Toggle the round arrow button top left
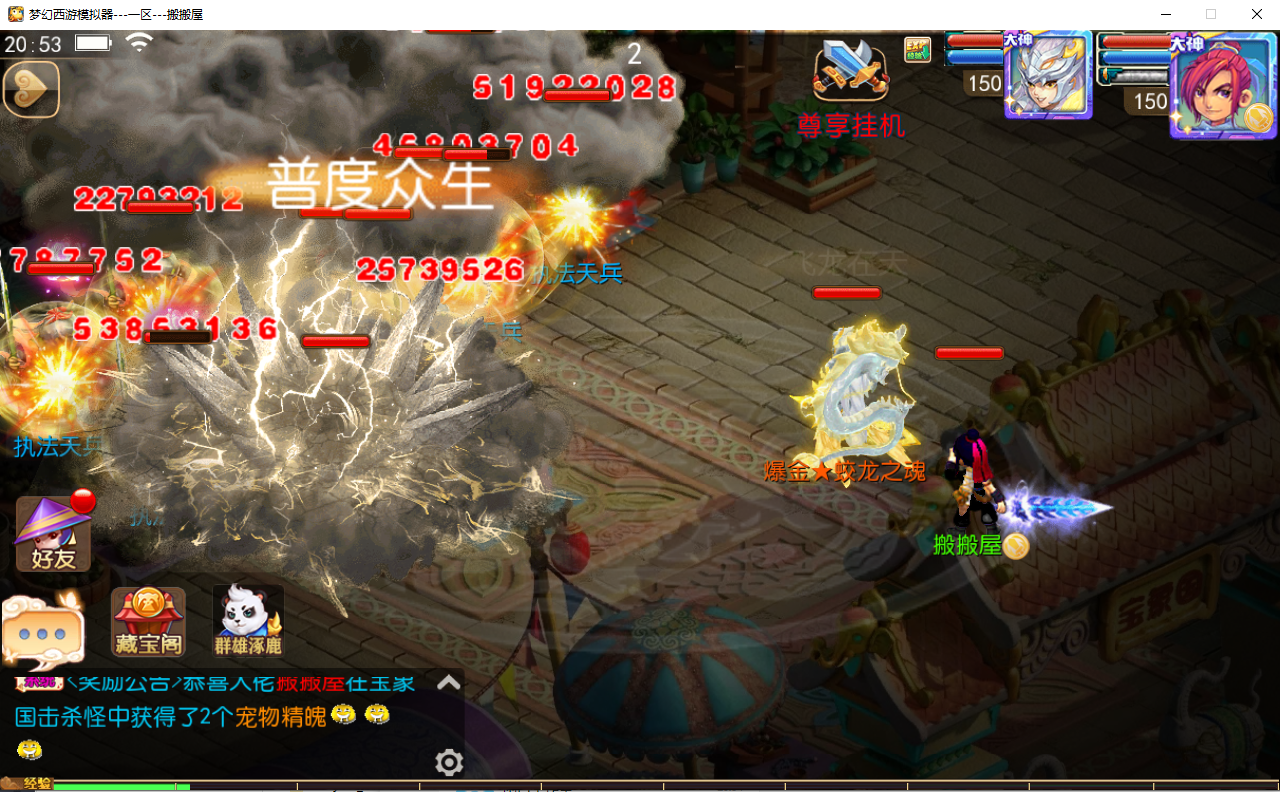The width and height of the screenshot is (1280, 792). (30, 89)
